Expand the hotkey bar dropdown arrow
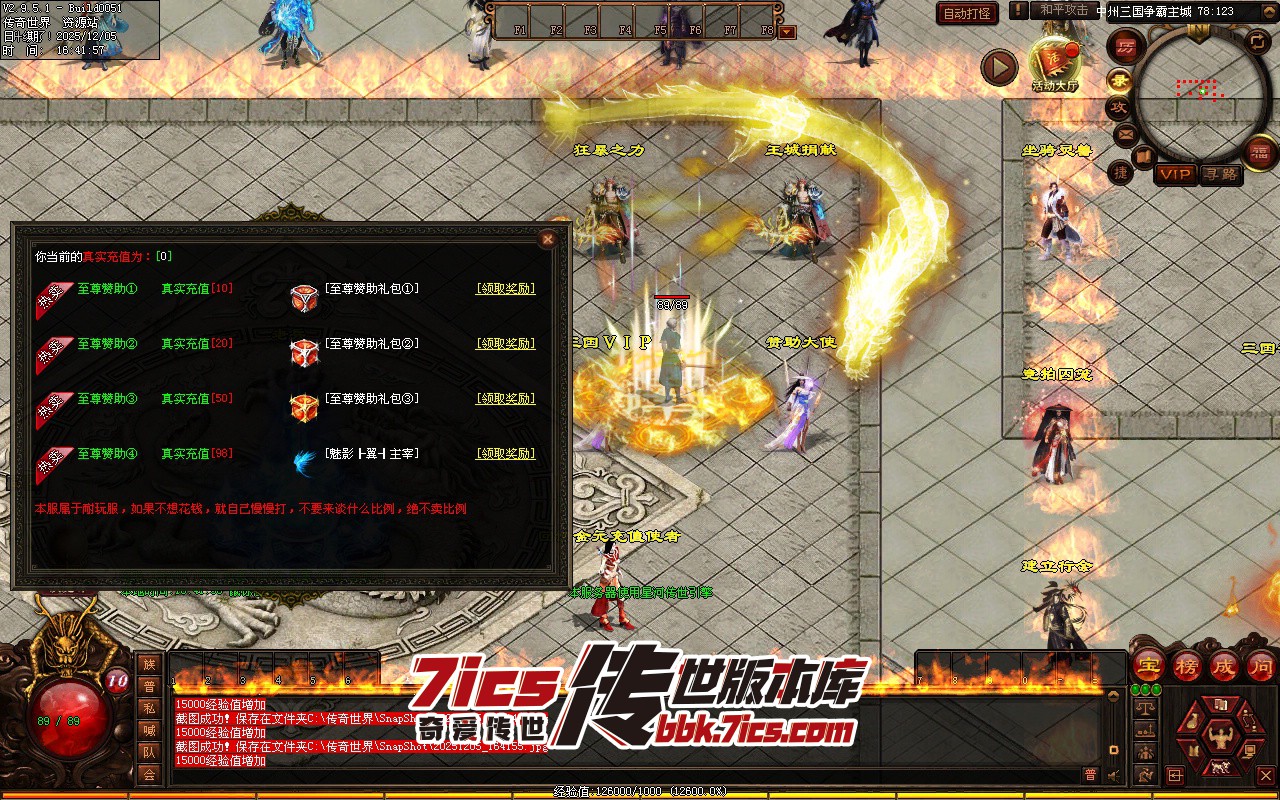This screenshot has height=800, width=1280. (x=788, y=31)
